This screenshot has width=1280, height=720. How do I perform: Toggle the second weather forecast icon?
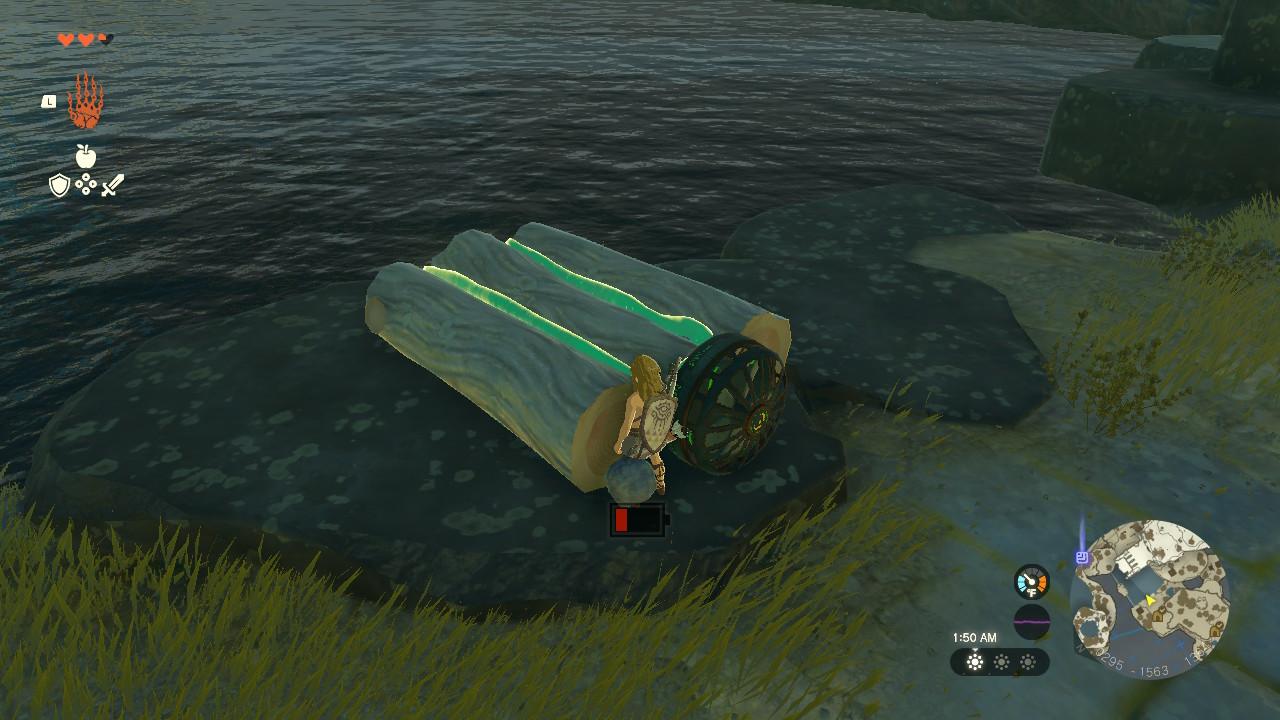[x=999, y=664]
